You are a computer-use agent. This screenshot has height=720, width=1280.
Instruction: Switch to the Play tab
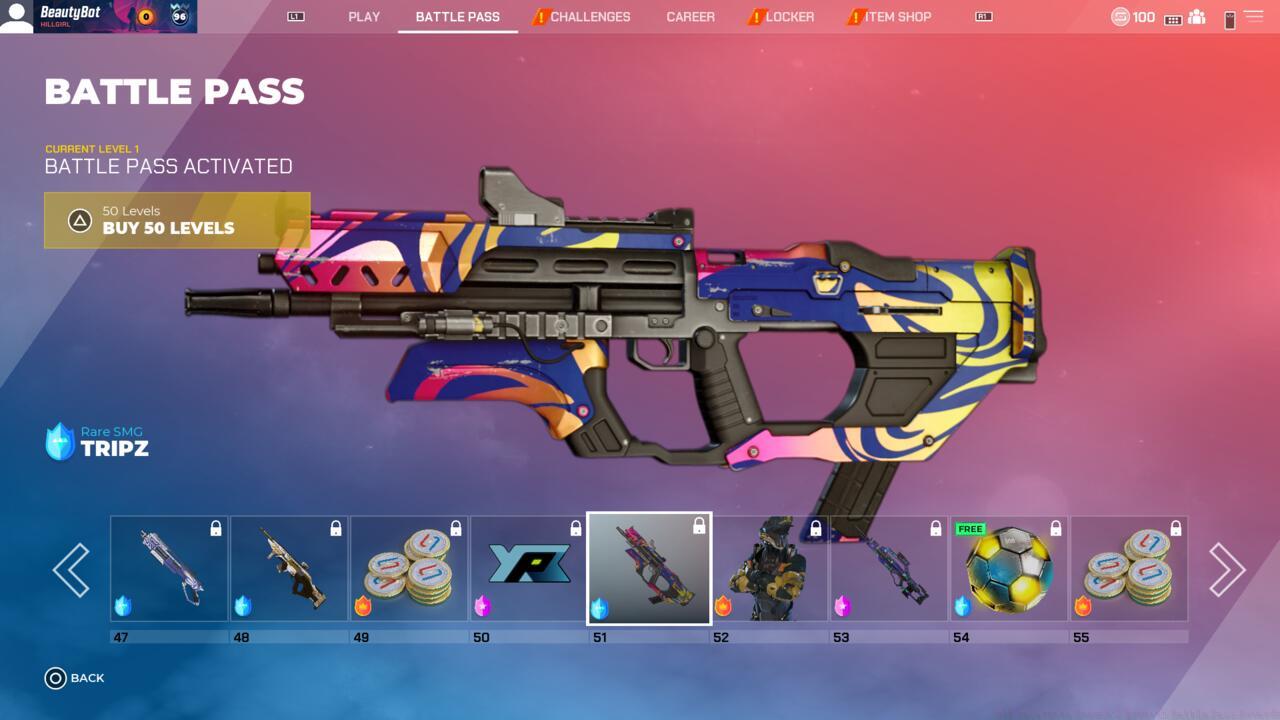click(x=364, y=17)
